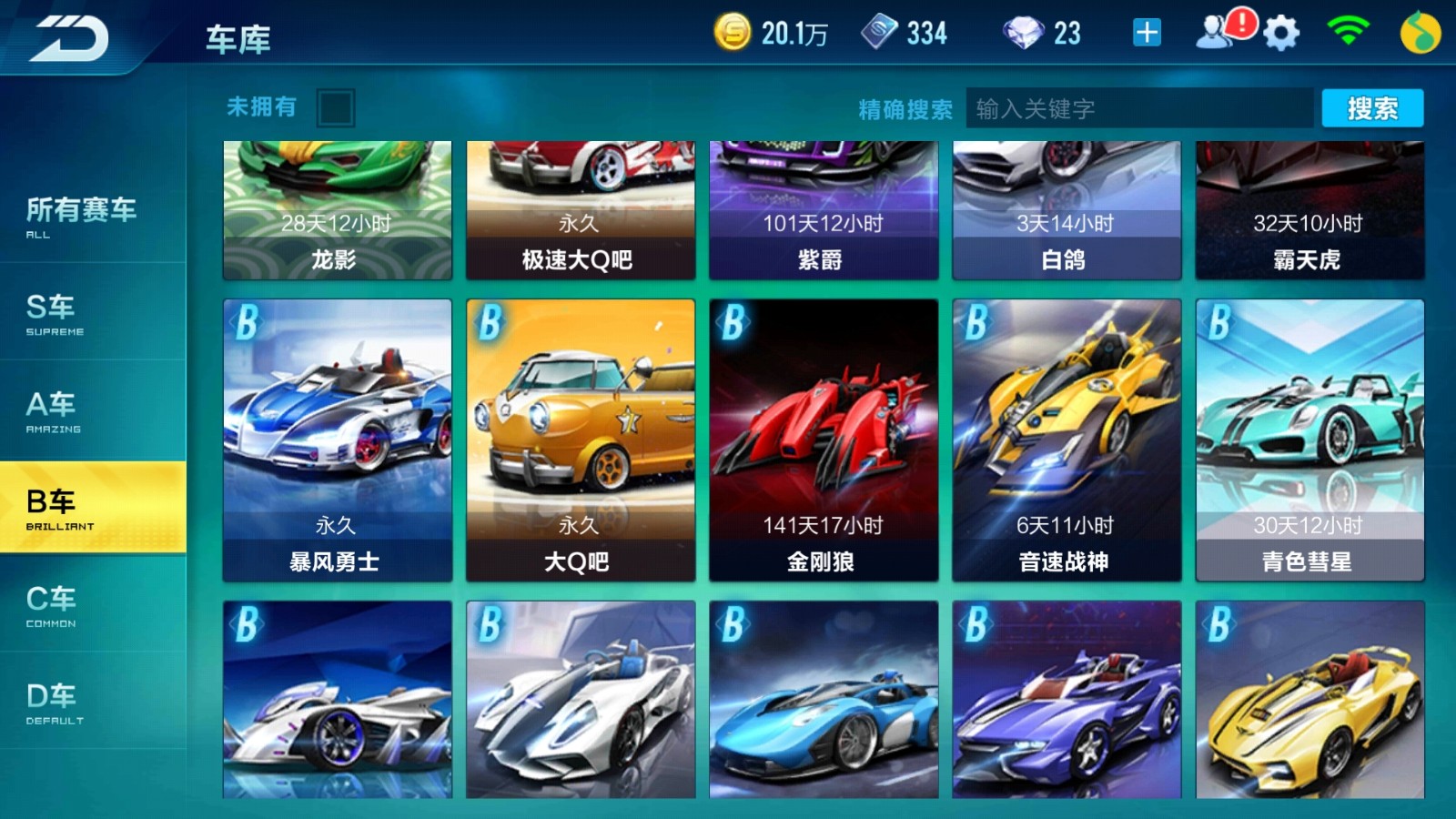Click the 输入关键字 keyword input field

click(x=1137, y=107)
